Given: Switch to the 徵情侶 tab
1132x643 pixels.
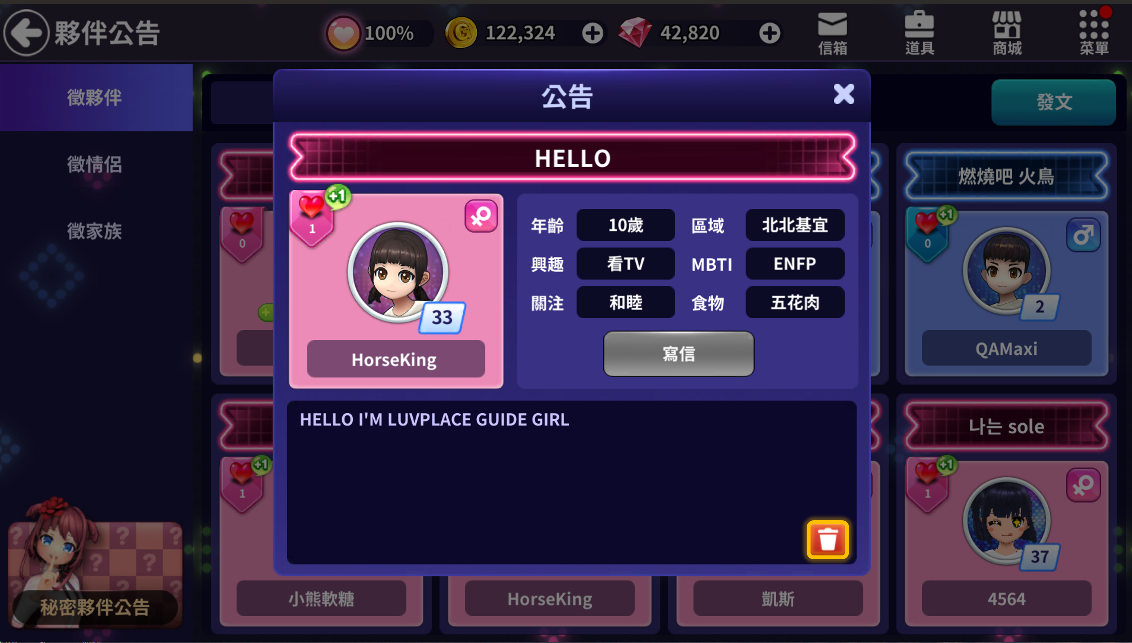Looking at the screenshot, I should (95, 164).
